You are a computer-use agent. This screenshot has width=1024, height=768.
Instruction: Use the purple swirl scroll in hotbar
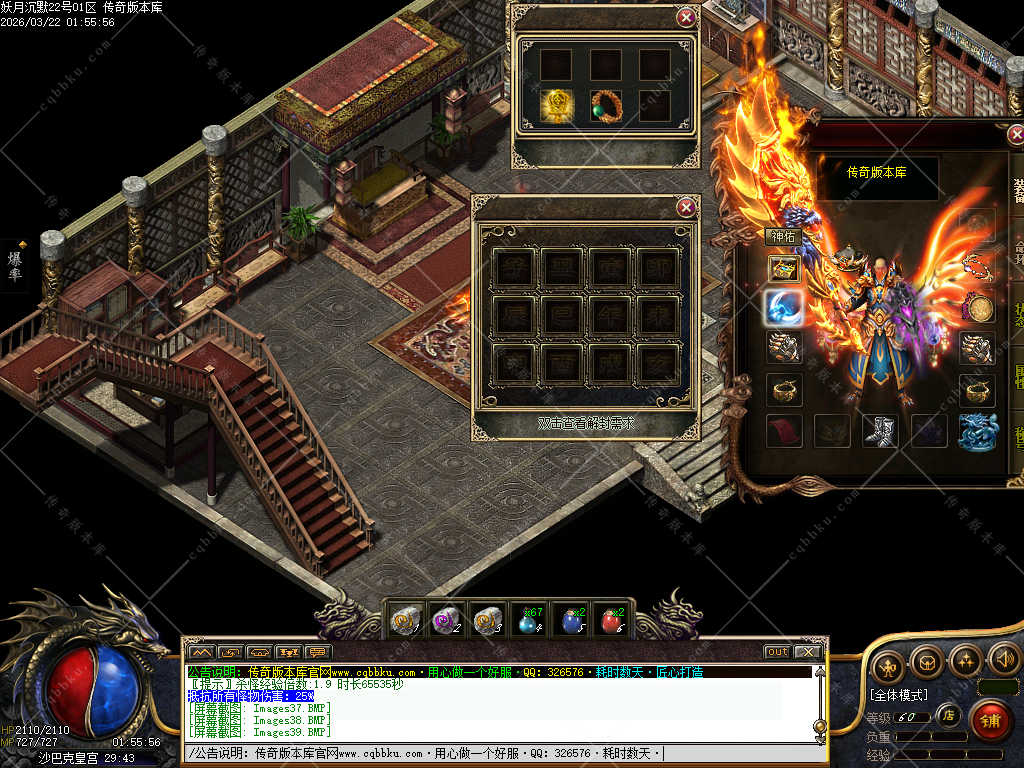pyautogui.click(x=446, y=621)
